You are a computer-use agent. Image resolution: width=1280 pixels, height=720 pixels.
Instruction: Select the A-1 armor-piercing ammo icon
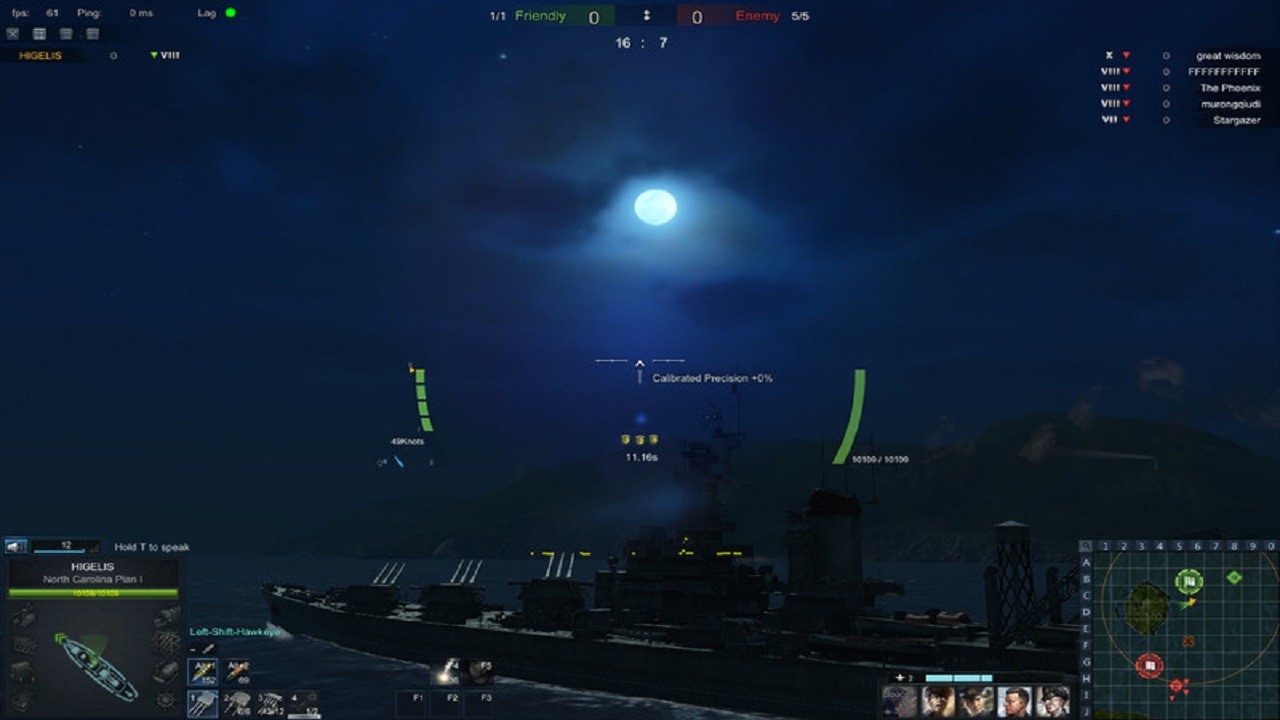[x=201, y=670]
